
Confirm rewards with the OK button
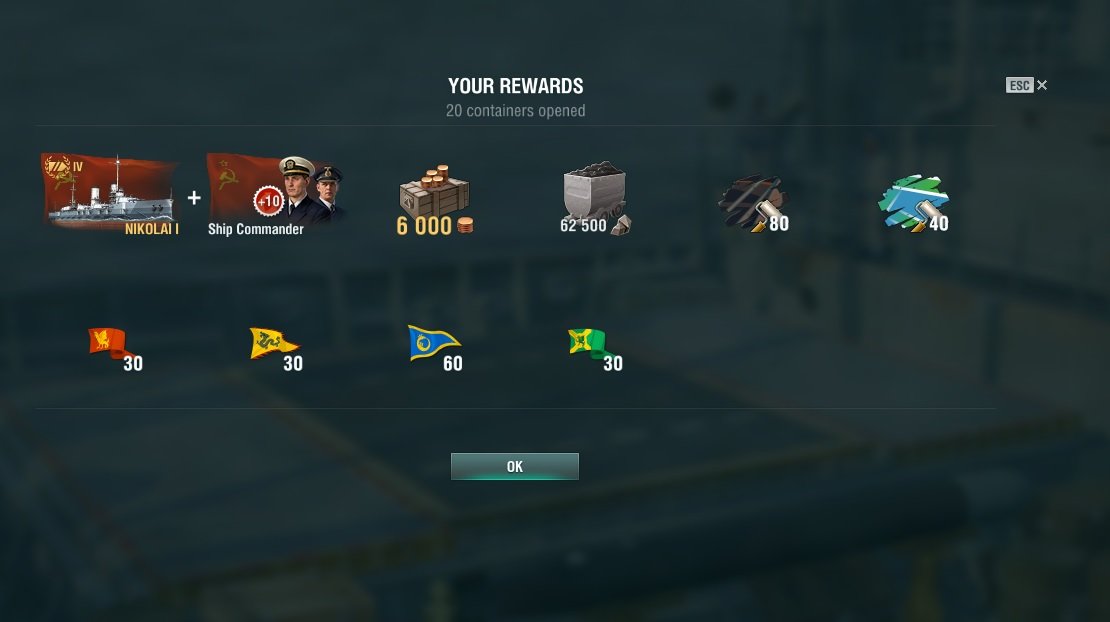tap(514, 466)
